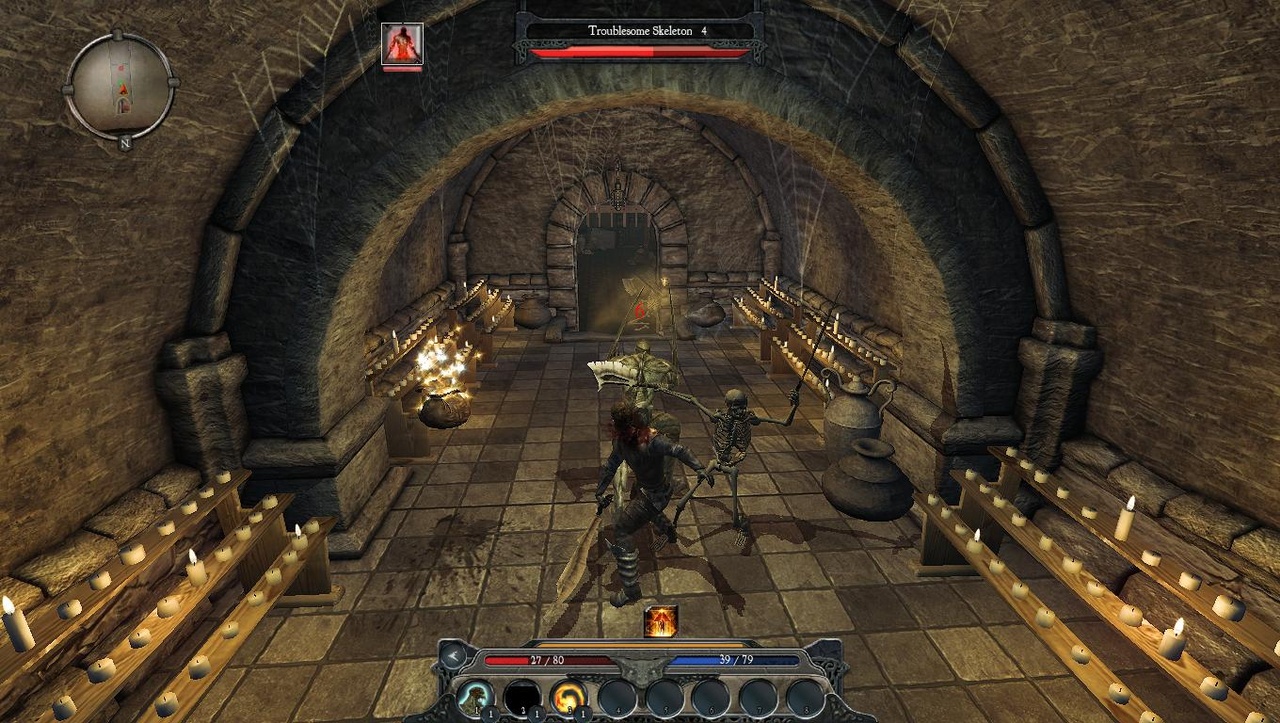Screen dimensions: 1280x723
Task: Click the enemy portrait in the top-left corner
Action: (x=404, y=45)
